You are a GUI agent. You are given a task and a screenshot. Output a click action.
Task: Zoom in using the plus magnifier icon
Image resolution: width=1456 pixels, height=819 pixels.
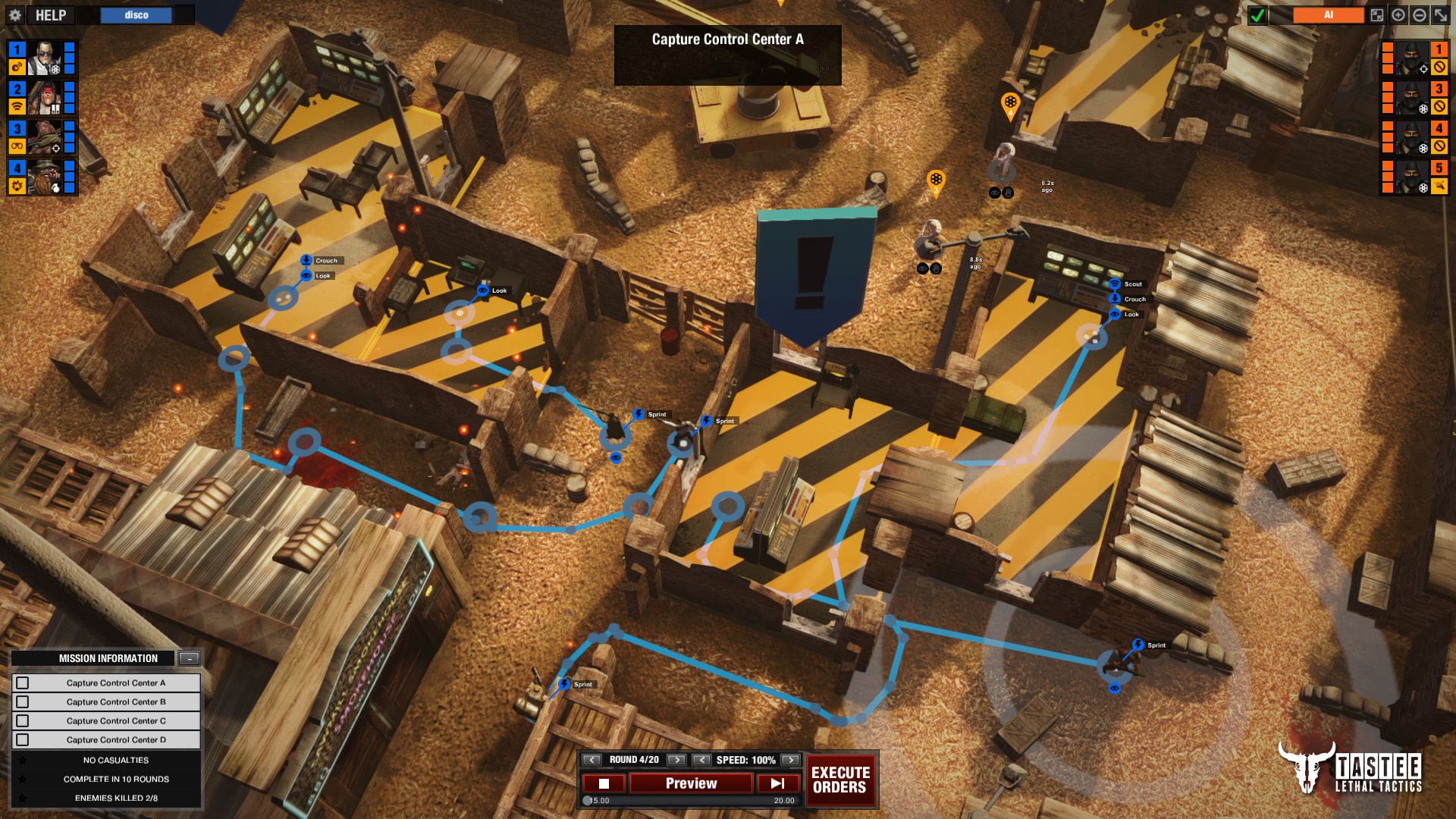pos(1398,15)
